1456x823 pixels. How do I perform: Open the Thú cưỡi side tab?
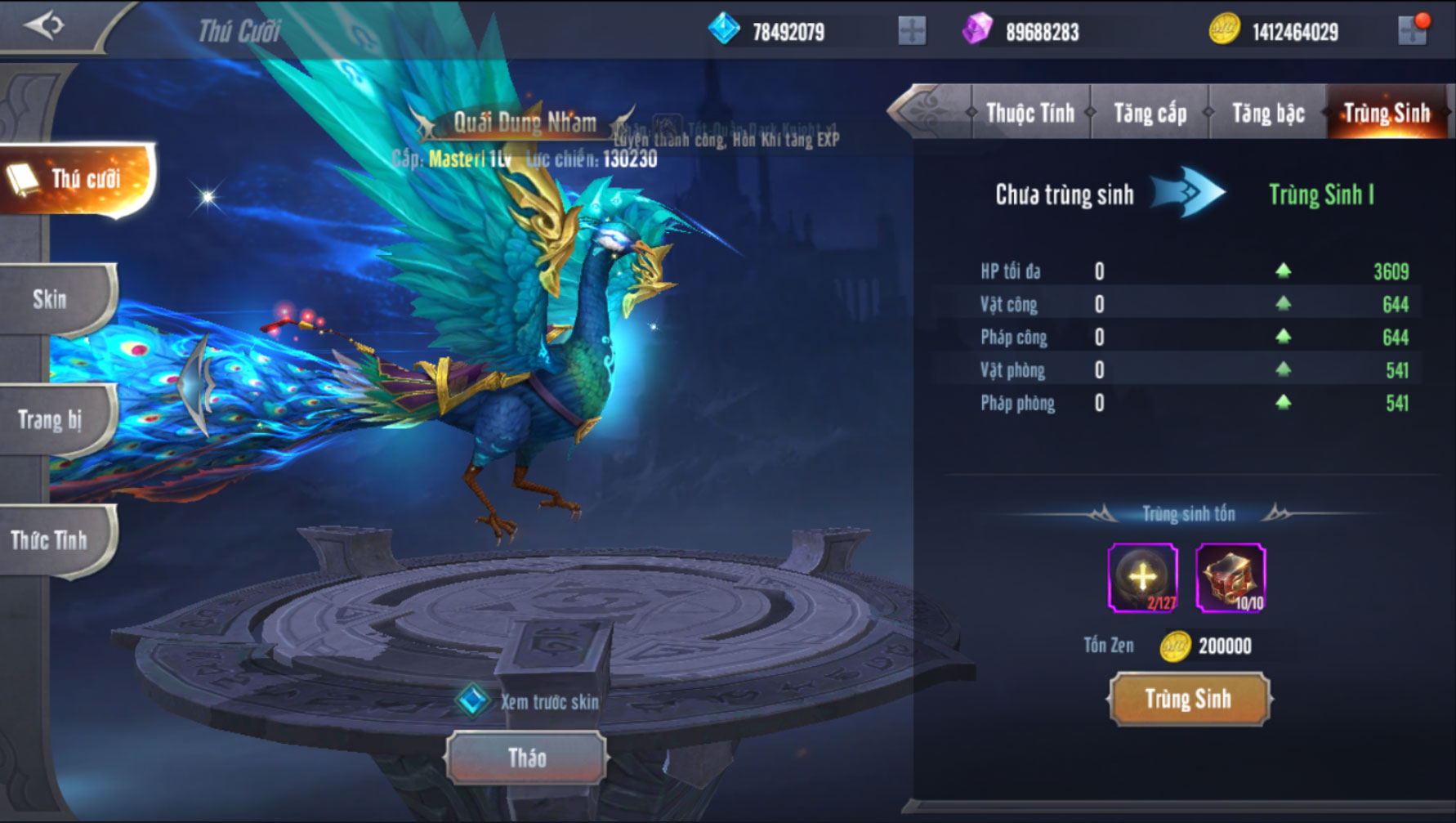(x=76, y=178)
